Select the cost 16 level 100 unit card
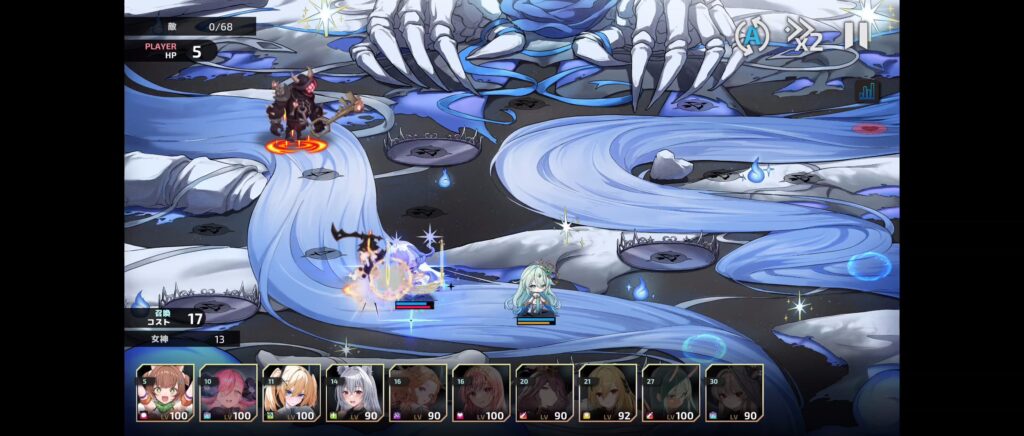The width and height of the screenshot is (1024, 436). coord(481,392)
